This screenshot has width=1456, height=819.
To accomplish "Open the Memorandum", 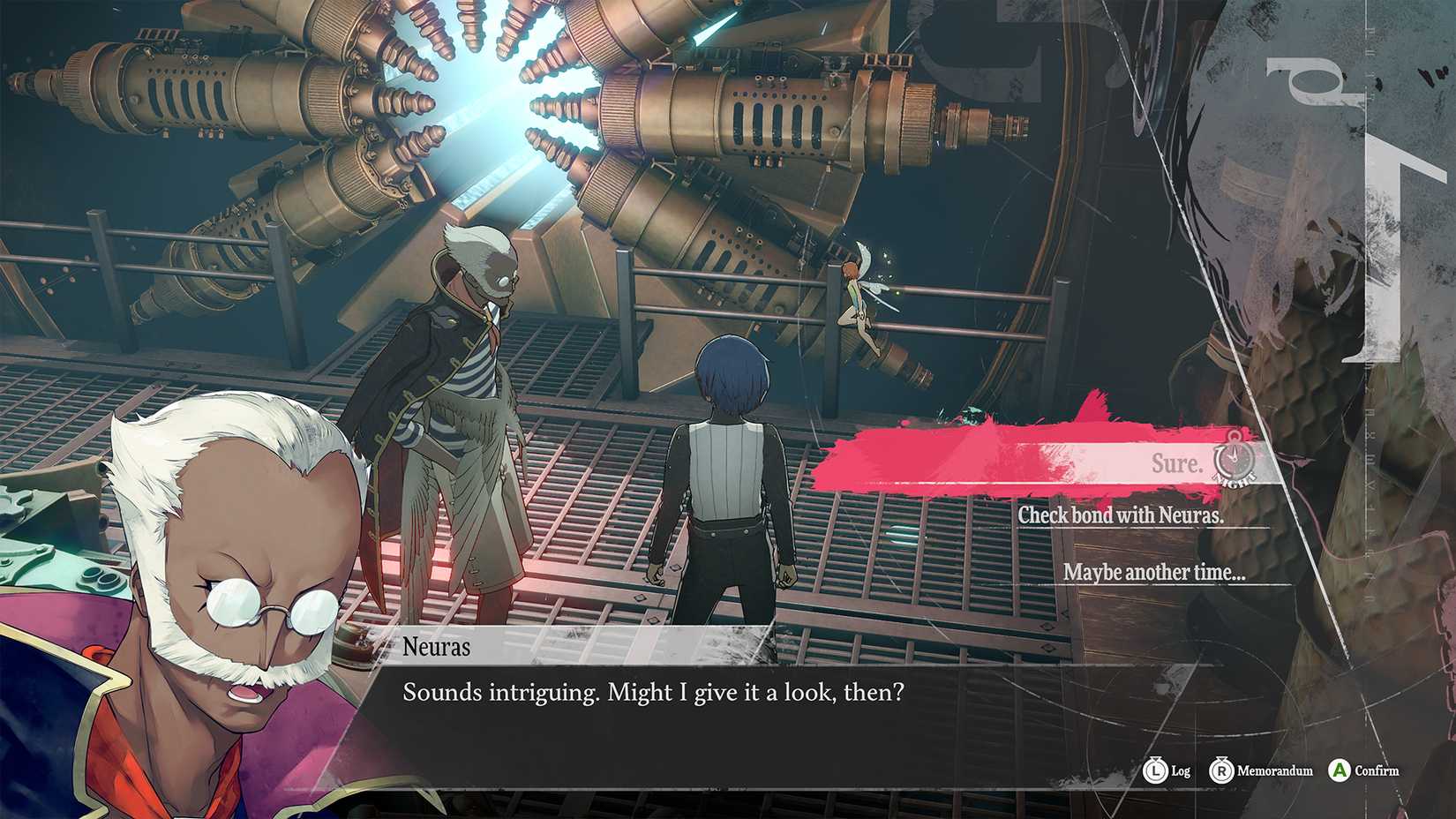I will click(x=1261, y=770).
